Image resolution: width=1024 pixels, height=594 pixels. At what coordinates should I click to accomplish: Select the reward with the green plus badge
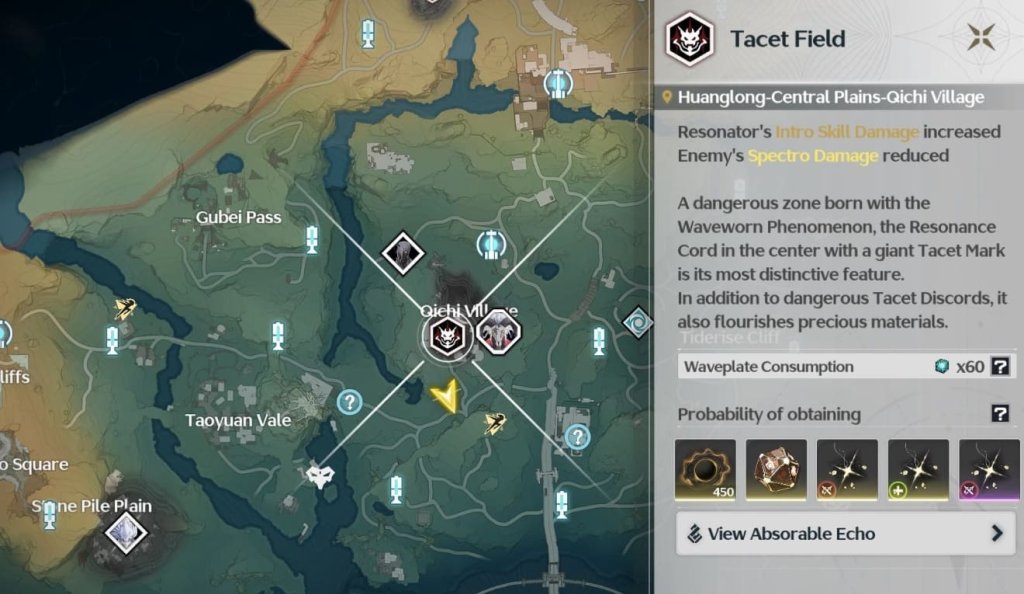[x=918, y=469]
